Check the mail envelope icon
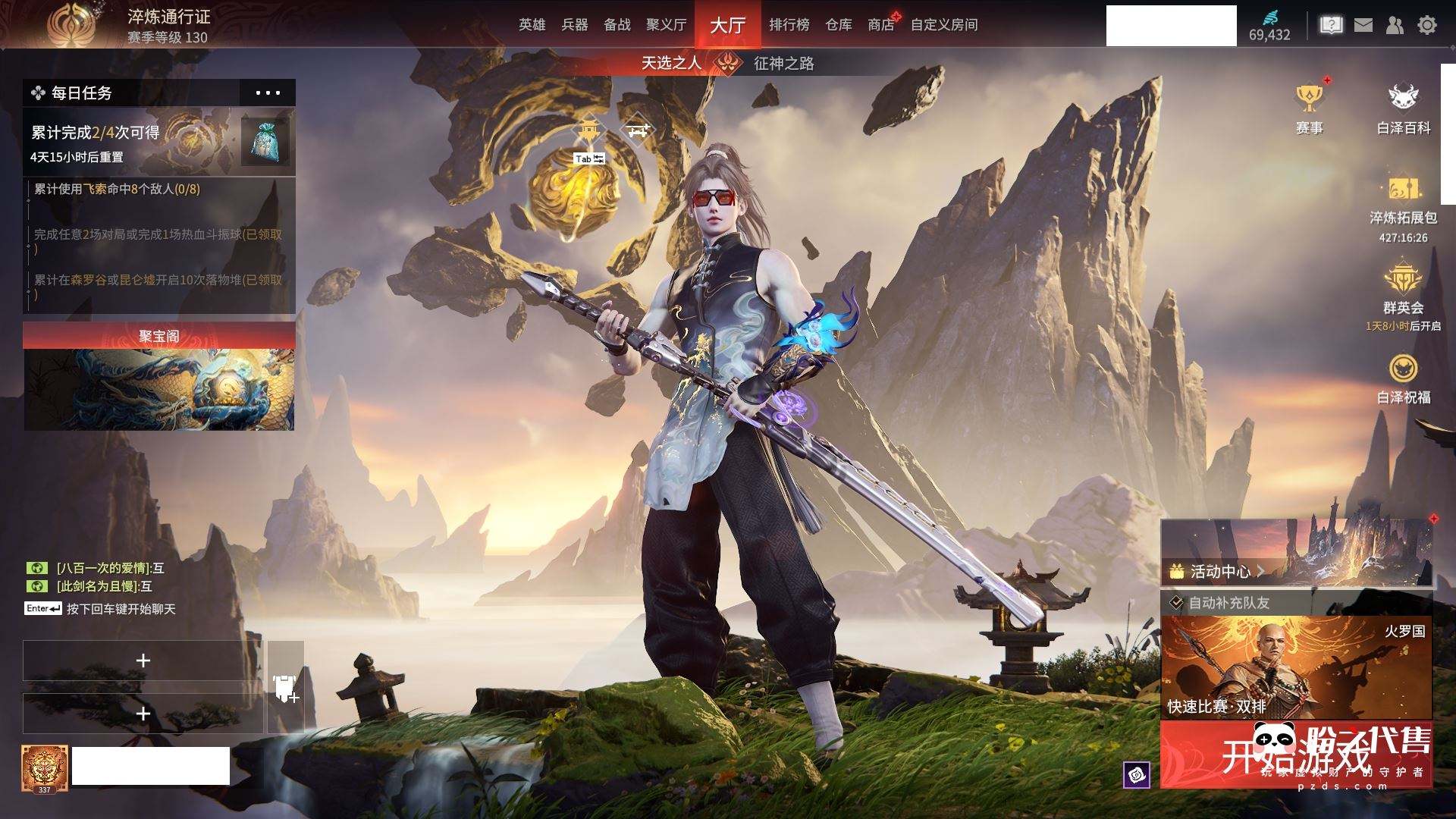This screenshot has height=819, width=1456. (1363, 25)
